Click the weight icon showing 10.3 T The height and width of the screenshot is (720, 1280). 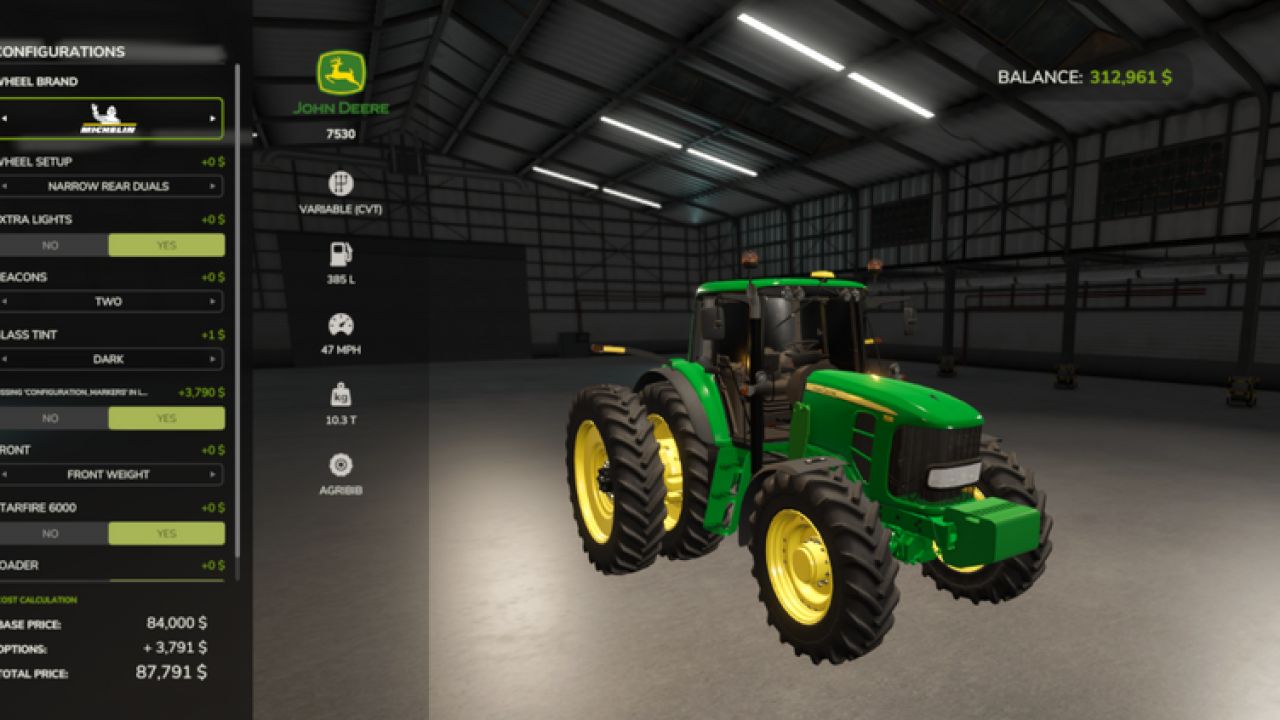[341, 395]
